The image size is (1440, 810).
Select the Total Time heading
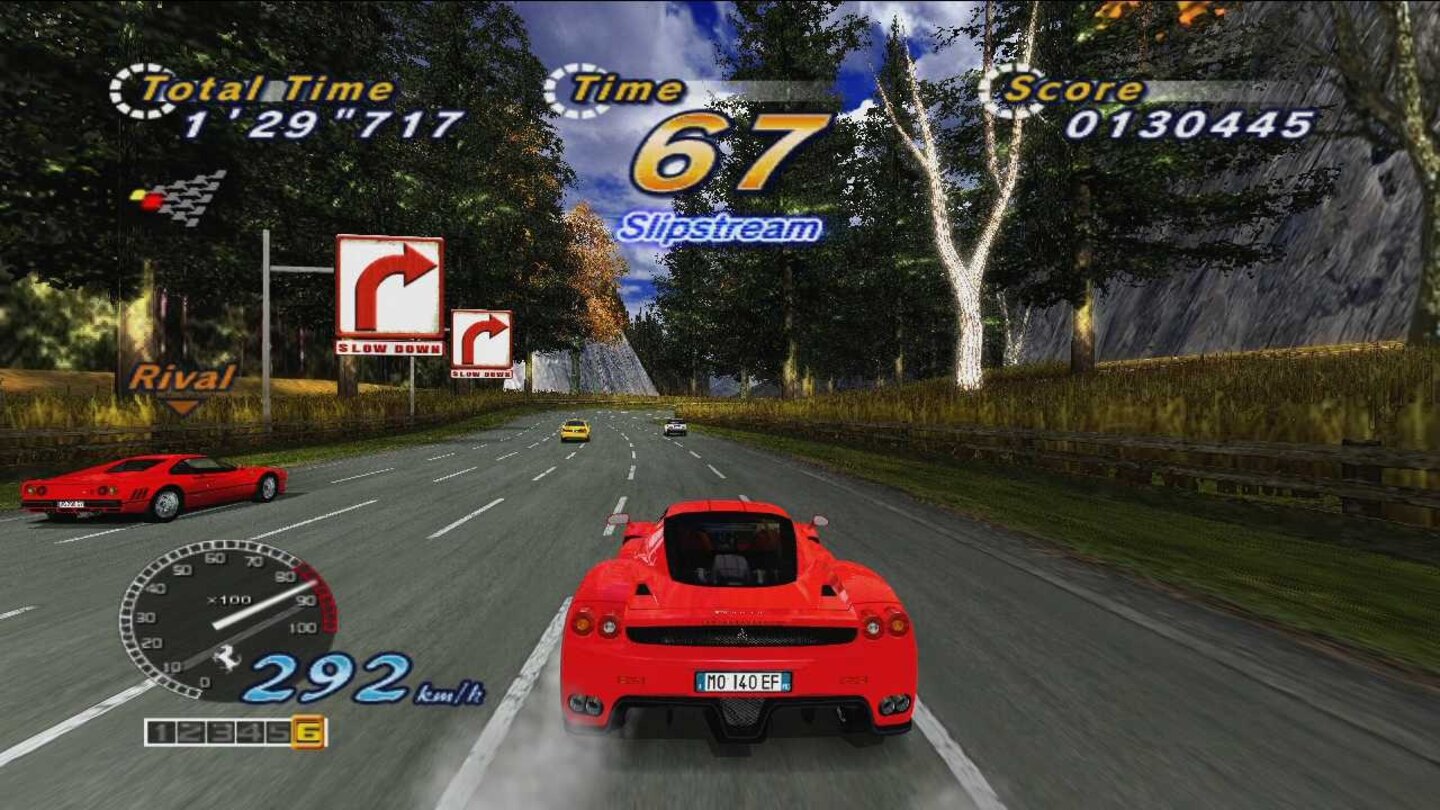tap(270, 86)
